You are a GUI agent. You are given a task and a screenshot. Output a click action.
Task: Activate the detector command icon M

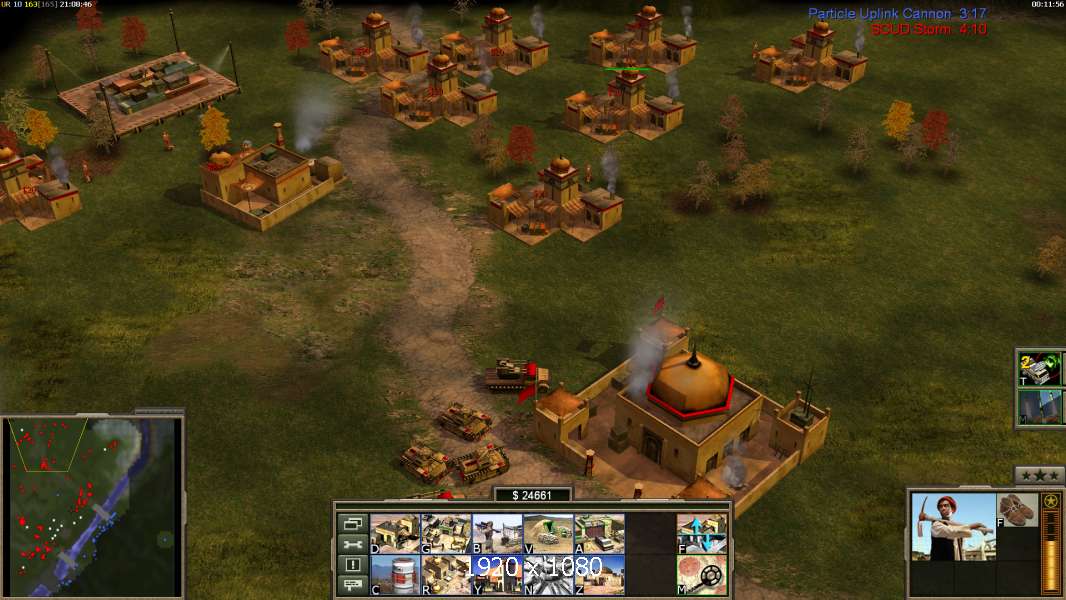702,575
